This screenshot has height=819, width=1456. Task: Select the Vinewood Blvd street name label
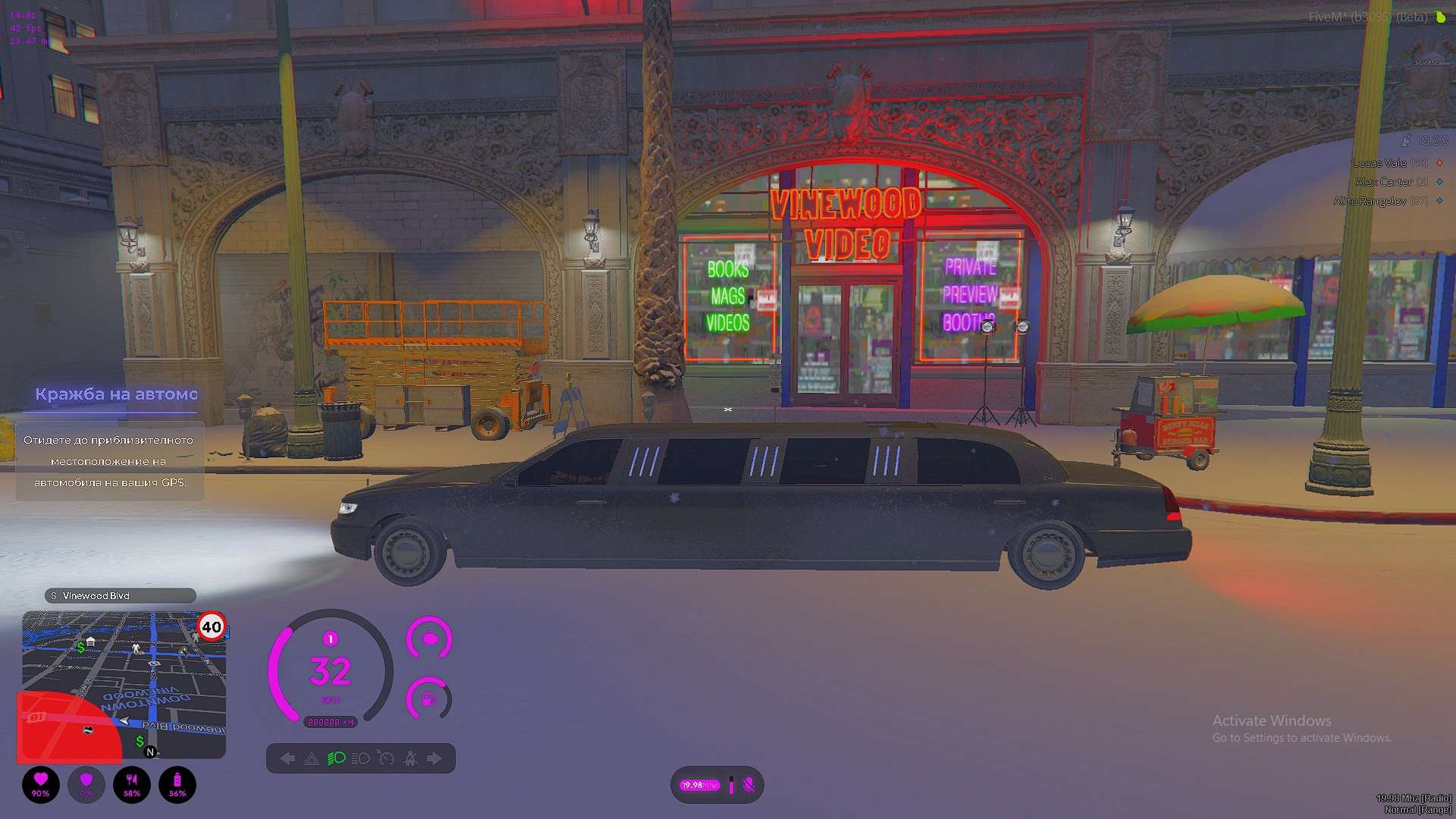(x=120, y=596)
